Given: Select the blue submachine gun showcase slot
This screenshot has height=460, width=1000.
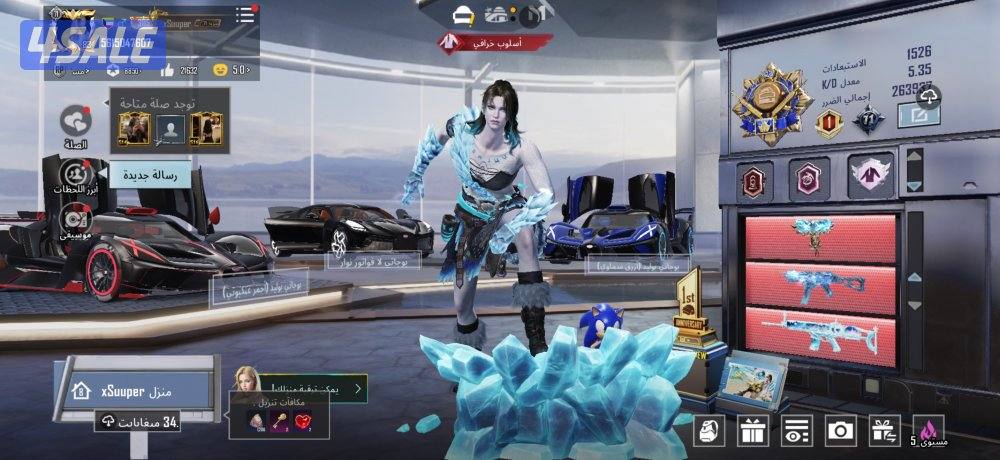Looking at the screenshot, I should click(820, 286).
